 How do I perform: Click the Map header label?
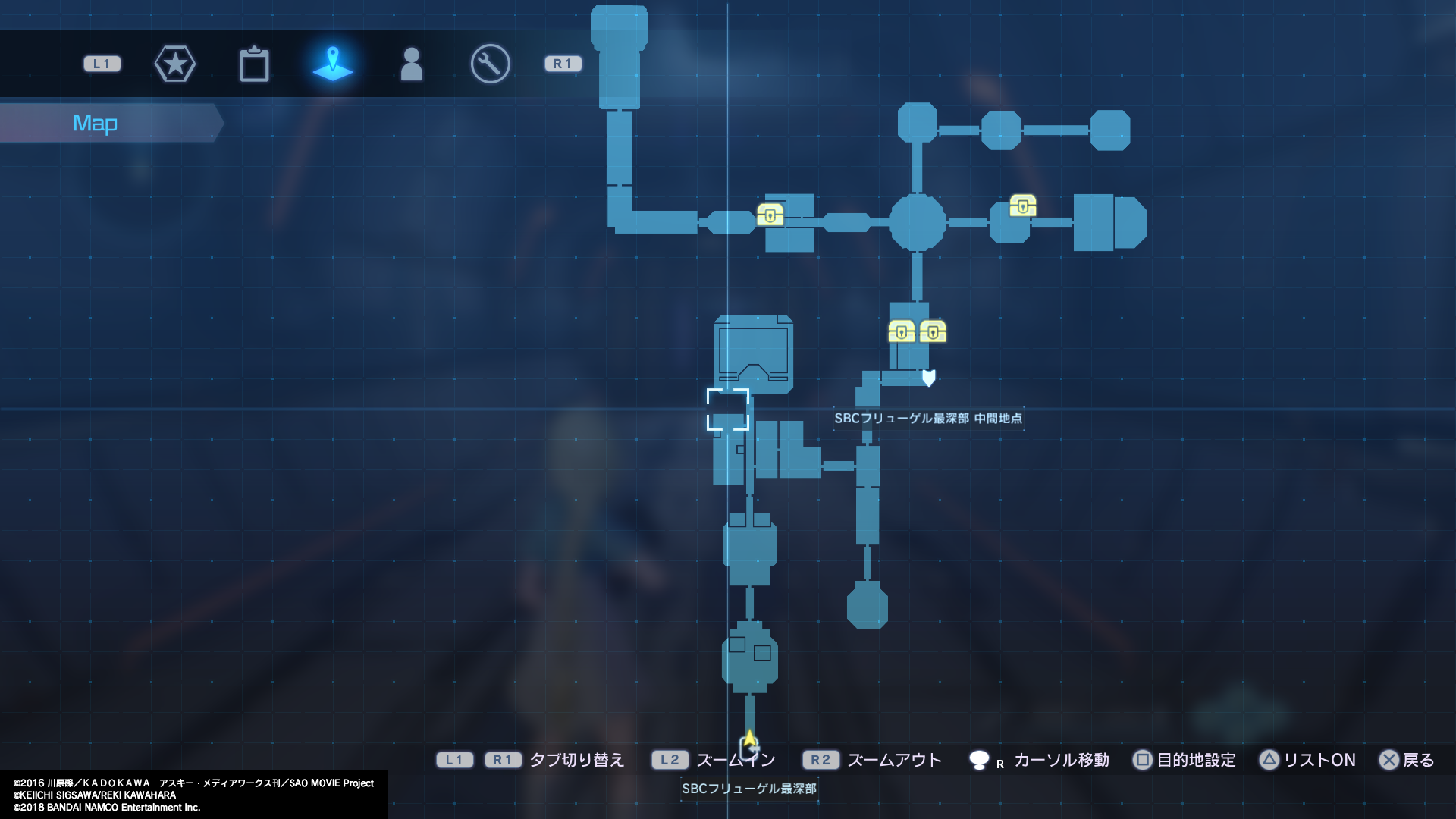(x=94, y=122)
